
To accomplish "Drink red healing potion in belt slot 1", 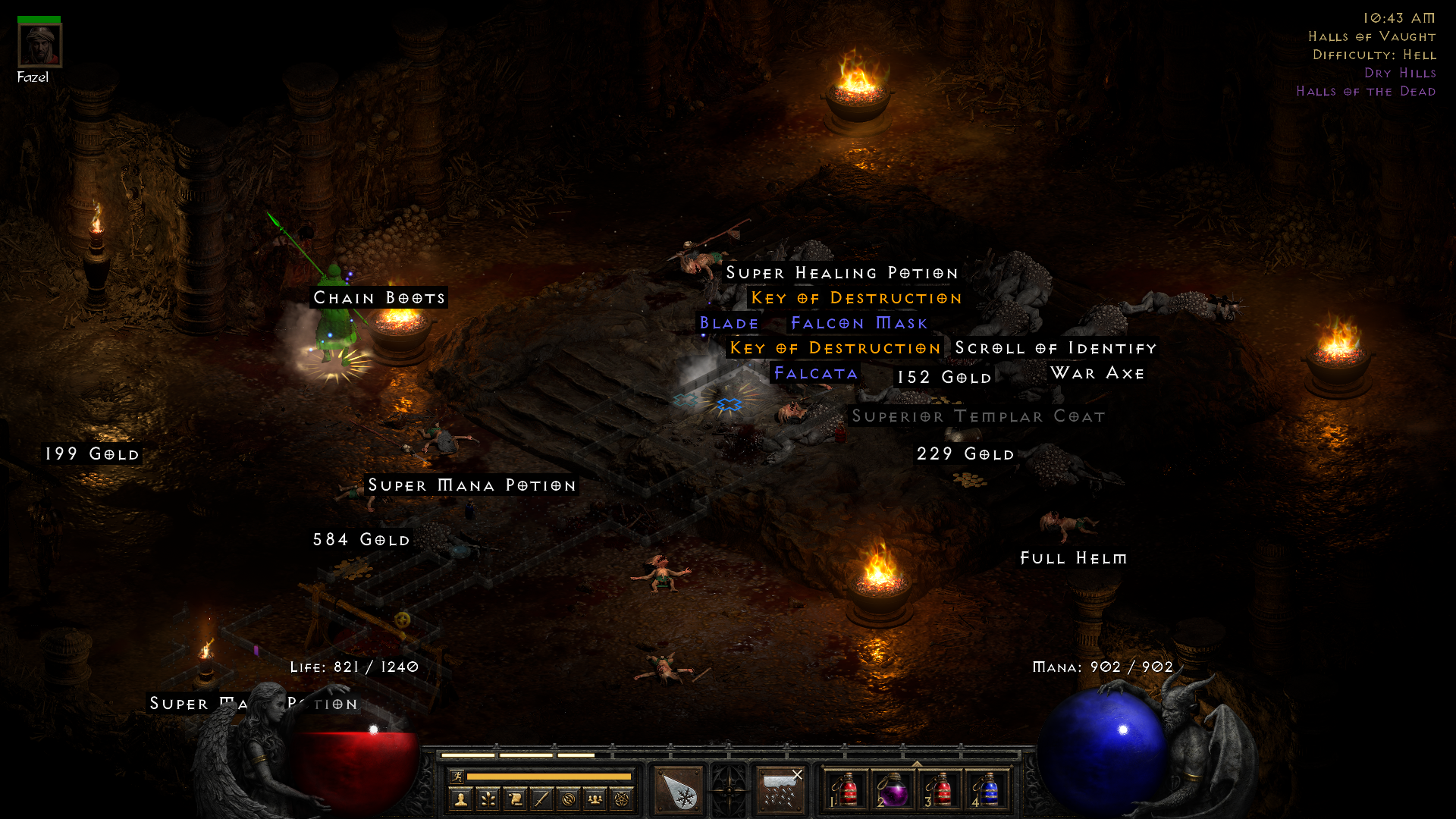I will tap(847, 790).
